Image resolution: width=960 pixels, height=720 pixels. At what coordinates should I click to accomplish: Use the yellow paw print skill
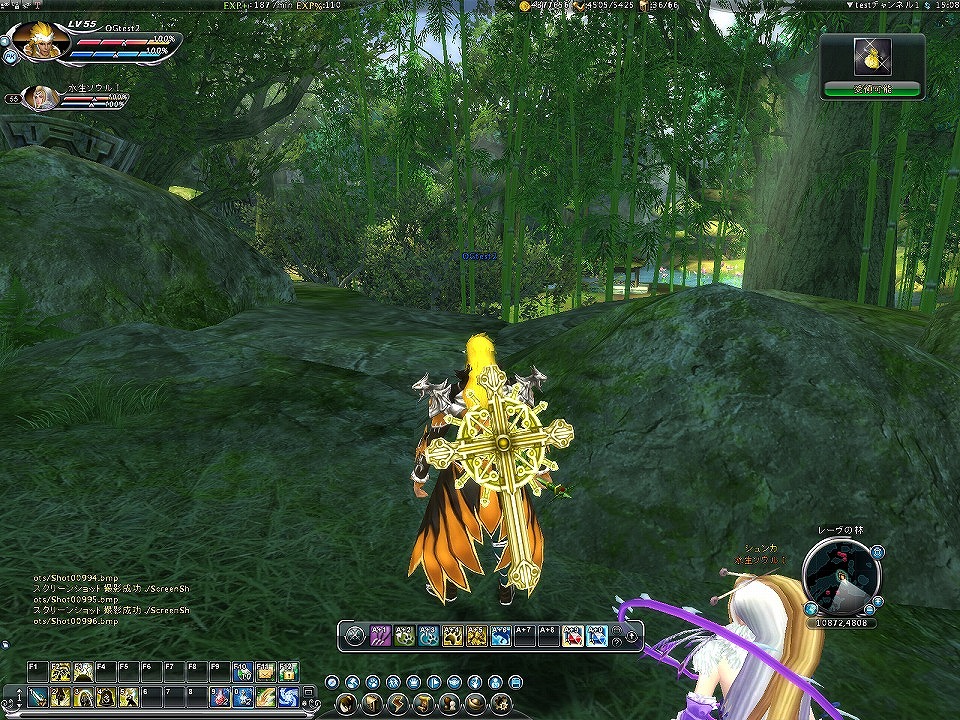tap(452, 635)
